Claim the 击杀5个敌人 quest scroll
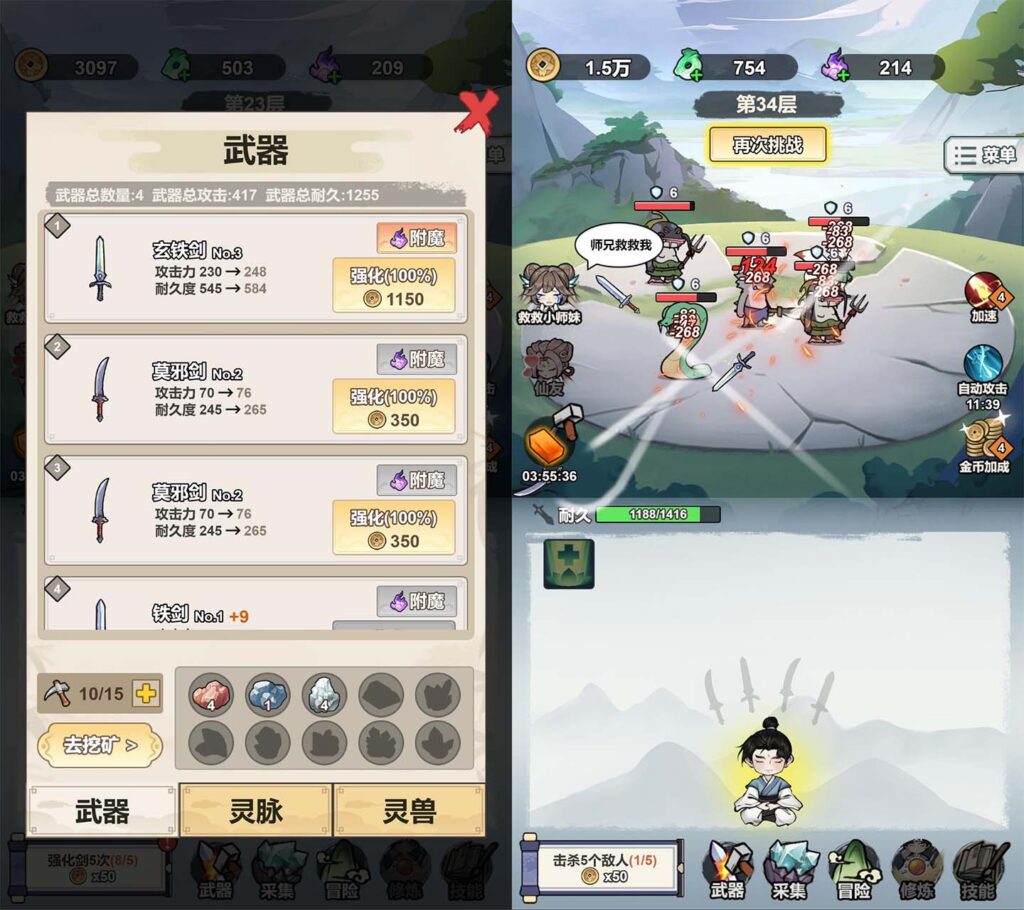Viewport: 1024px width, 910px height. (x=600, y=866)
